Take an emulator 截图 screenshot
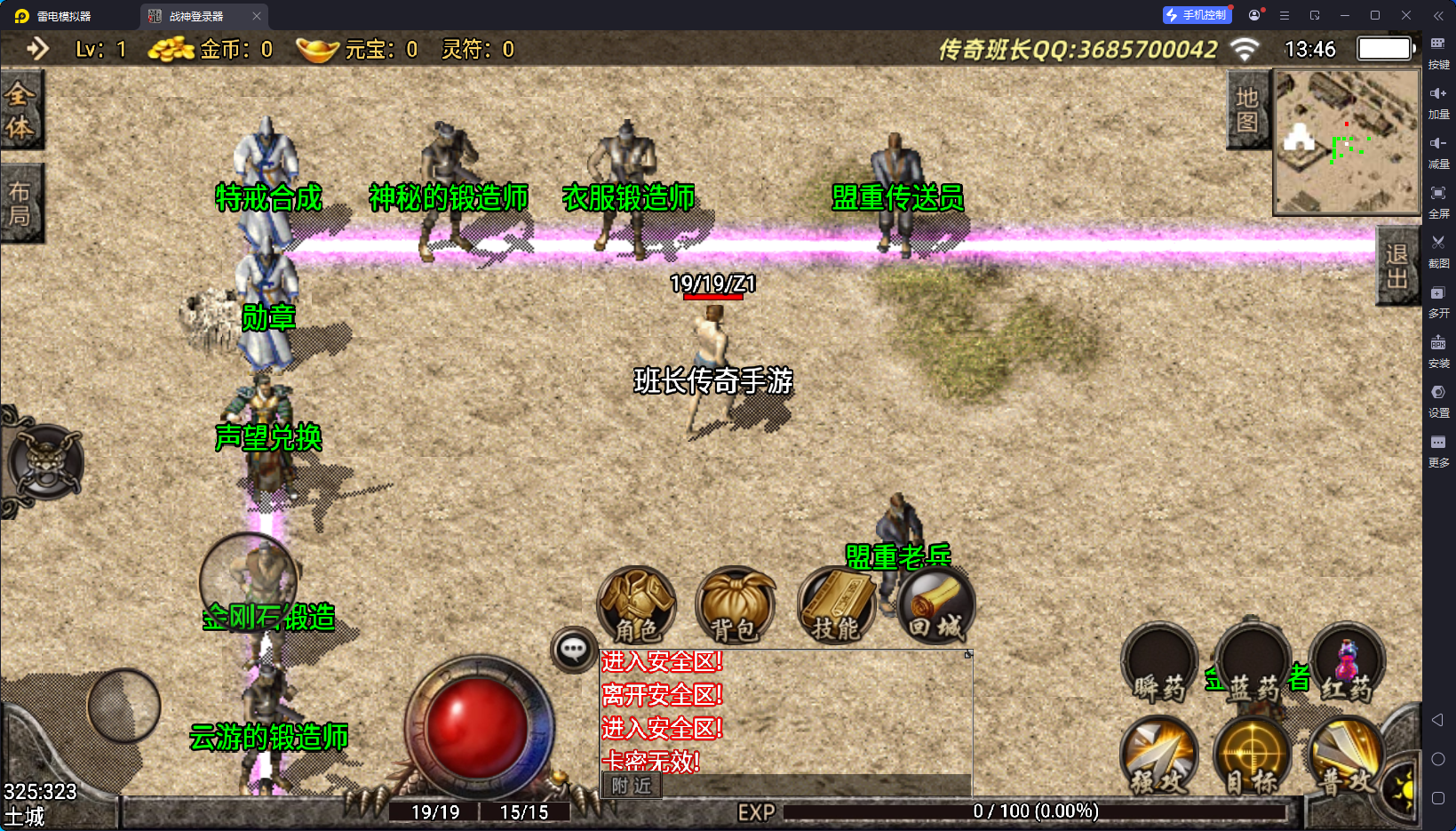Viewport: 1456px width, 831px height. point(1438,249)
